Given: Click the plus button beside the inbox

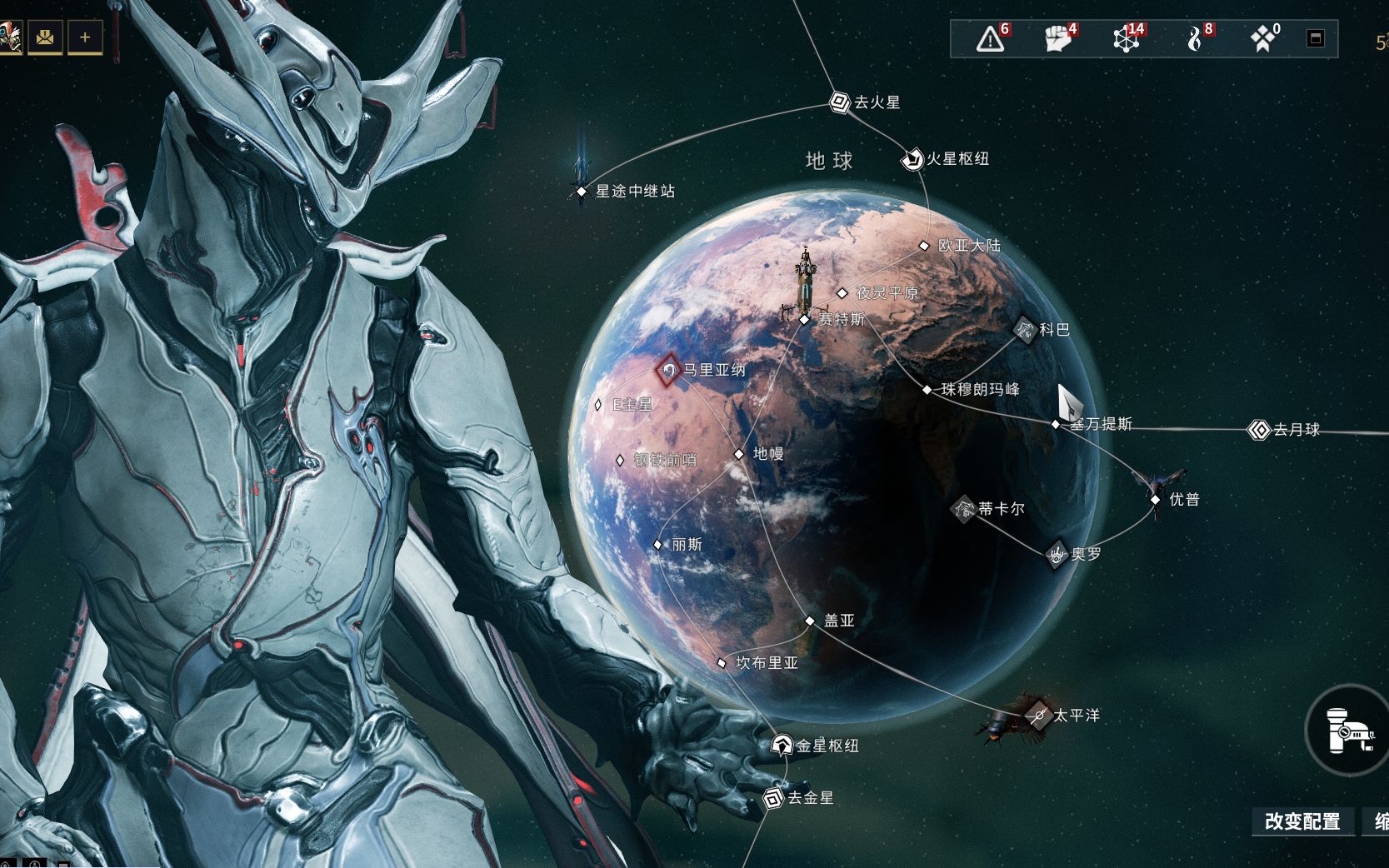Looking at the screenshot, I should pos(85,37).
